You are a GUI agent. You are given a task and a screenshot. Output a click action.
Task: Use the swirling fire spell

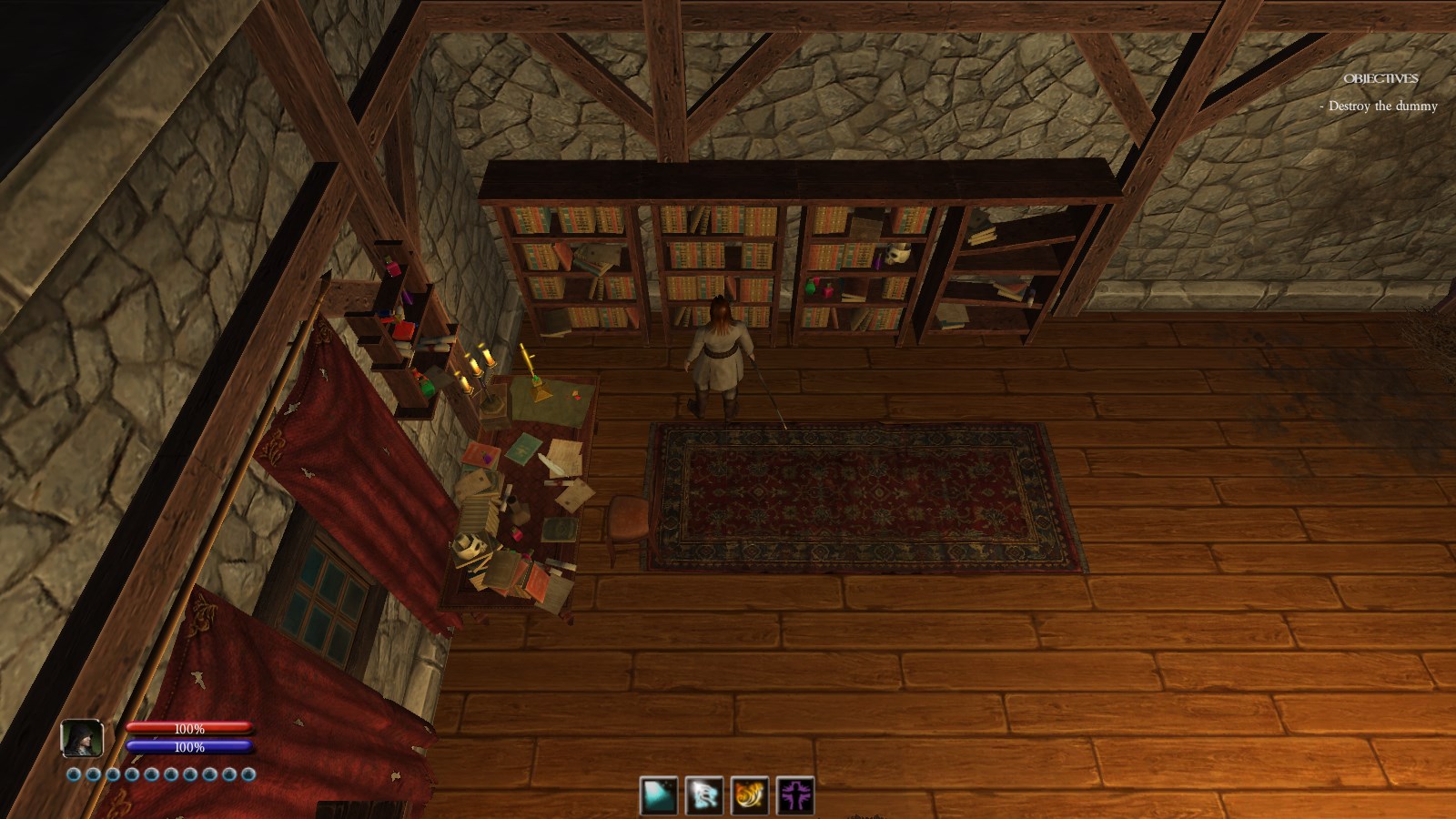coord(750,796)
